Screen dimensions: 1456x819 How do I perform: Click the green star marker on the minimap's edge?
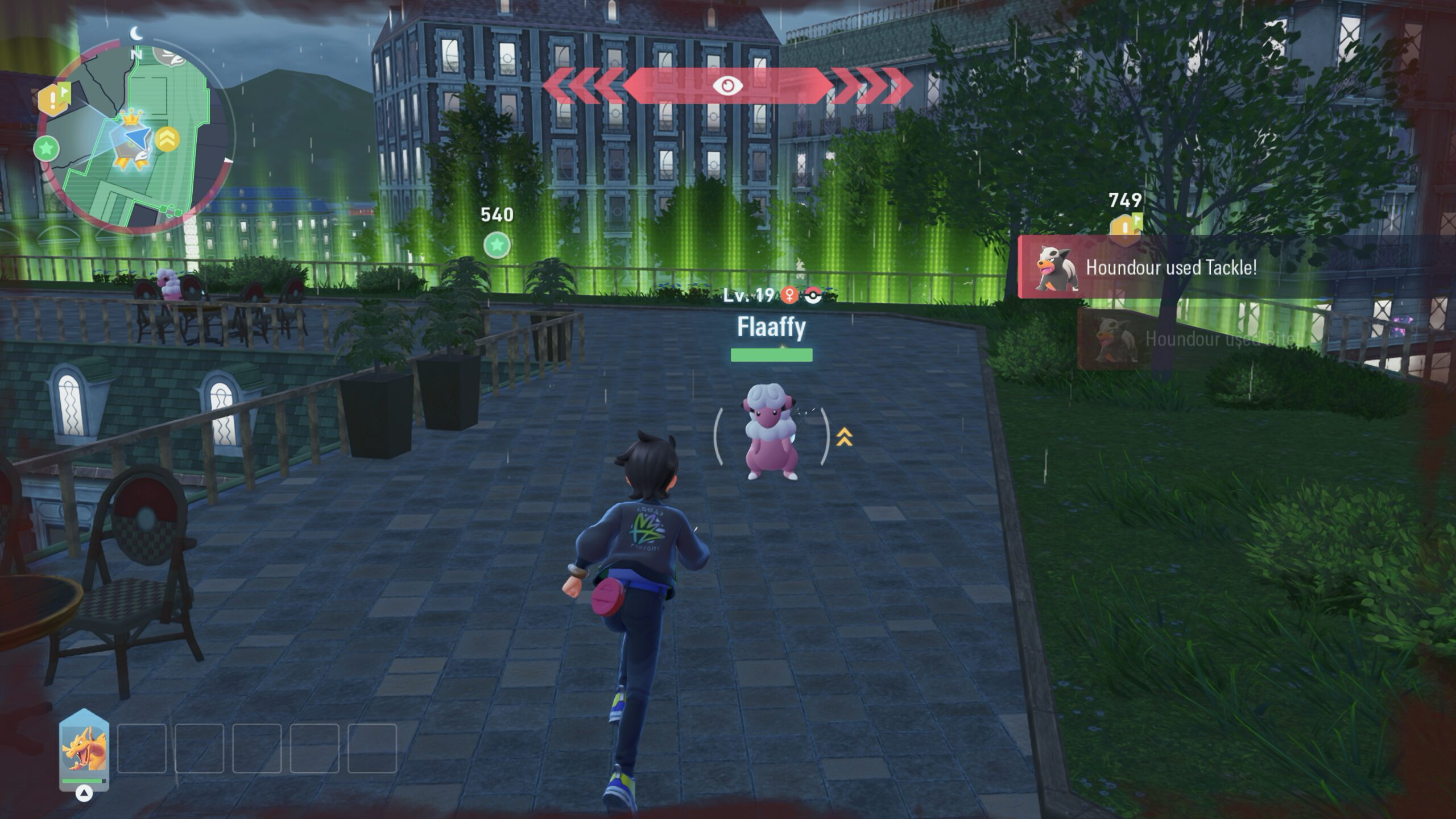[47, 149]
